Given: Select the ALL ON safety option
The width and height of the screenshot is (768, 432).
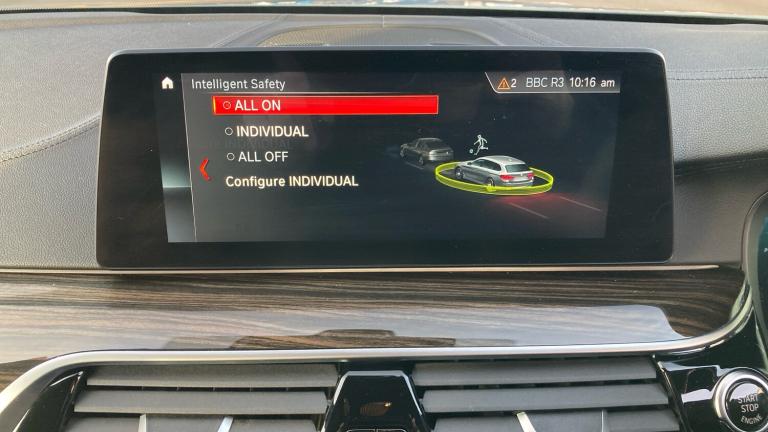Looking at the screenshot, I should (325, 105).
